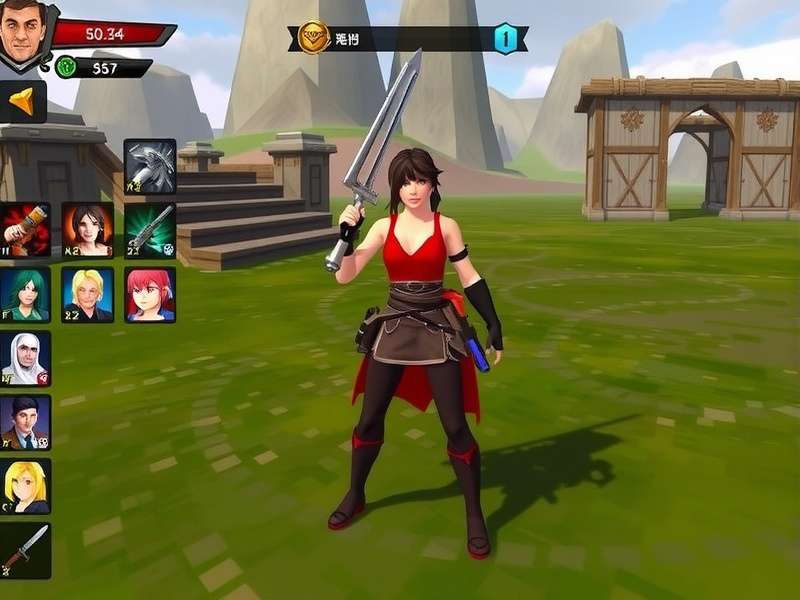The height and width of the screenshot is (600, 800).
Task: Activate the green glowing sword skill
Action: [150, 230]
